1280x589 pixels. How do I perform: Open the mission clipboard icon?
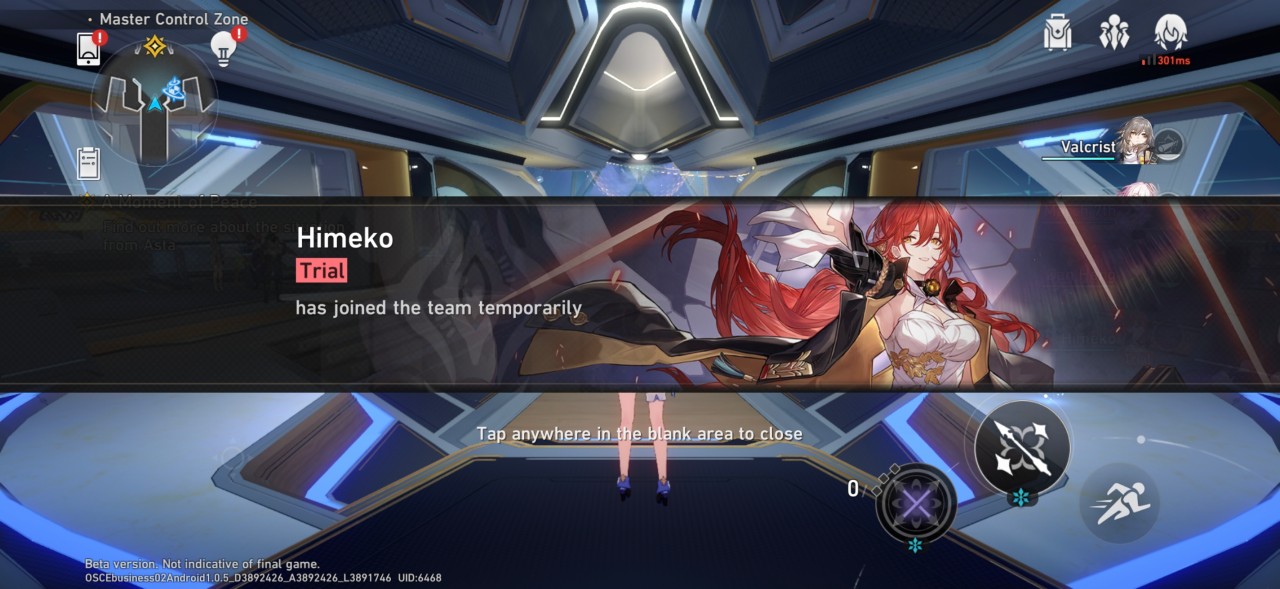[89, 162]
